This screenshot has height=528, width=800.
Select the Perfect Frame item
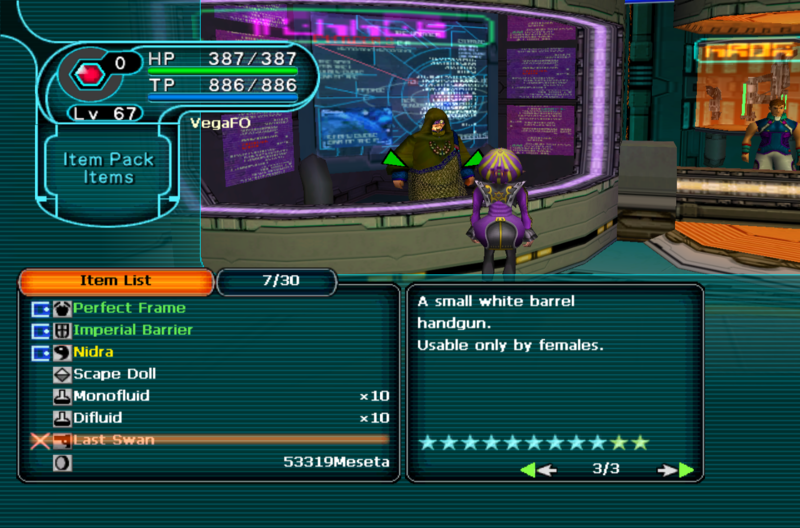point(129,308)
